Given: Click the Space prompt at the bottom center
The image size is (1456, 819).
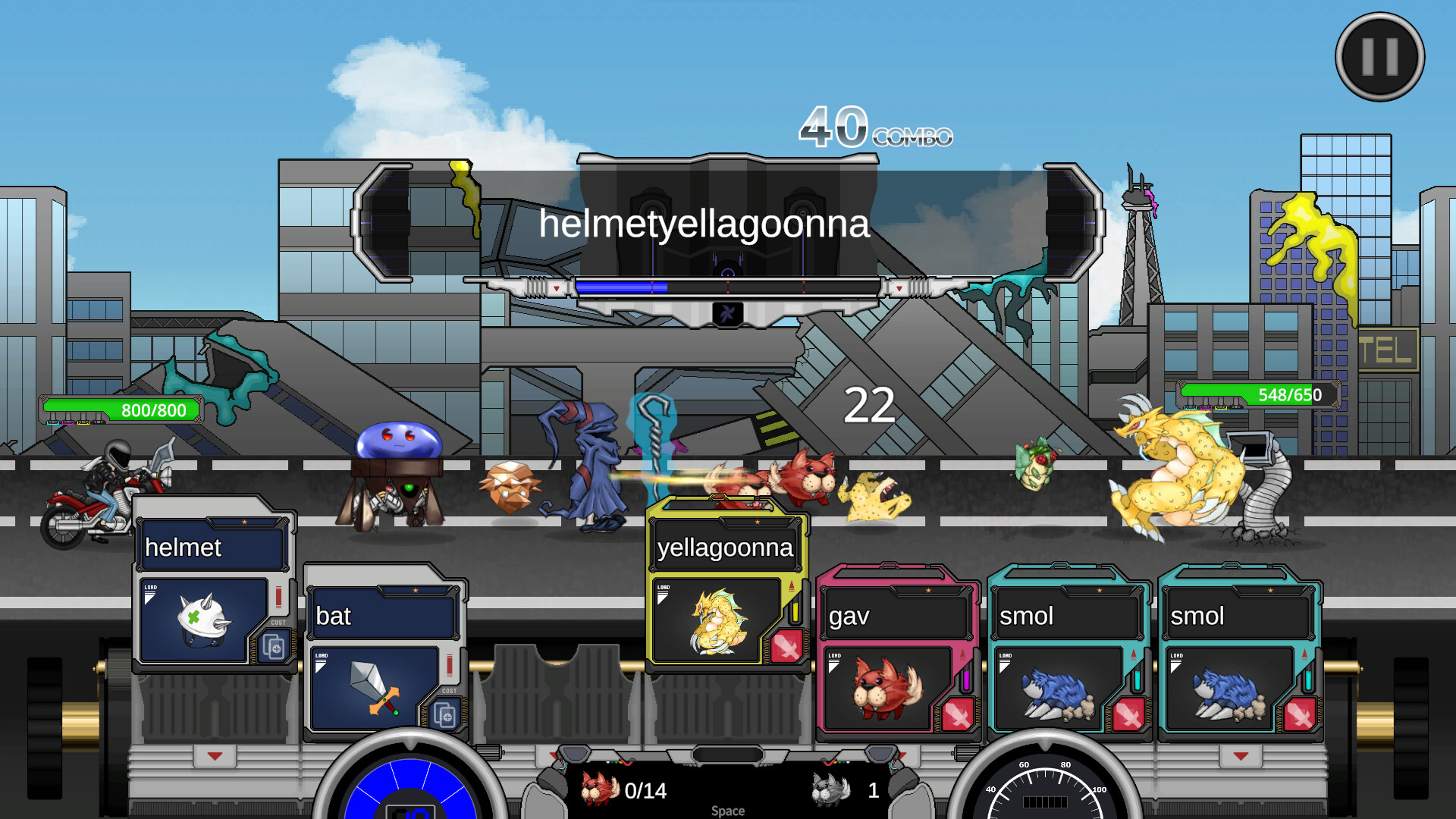Looking at the screenshot, I should pyautogui.click(x=726, y=810).
